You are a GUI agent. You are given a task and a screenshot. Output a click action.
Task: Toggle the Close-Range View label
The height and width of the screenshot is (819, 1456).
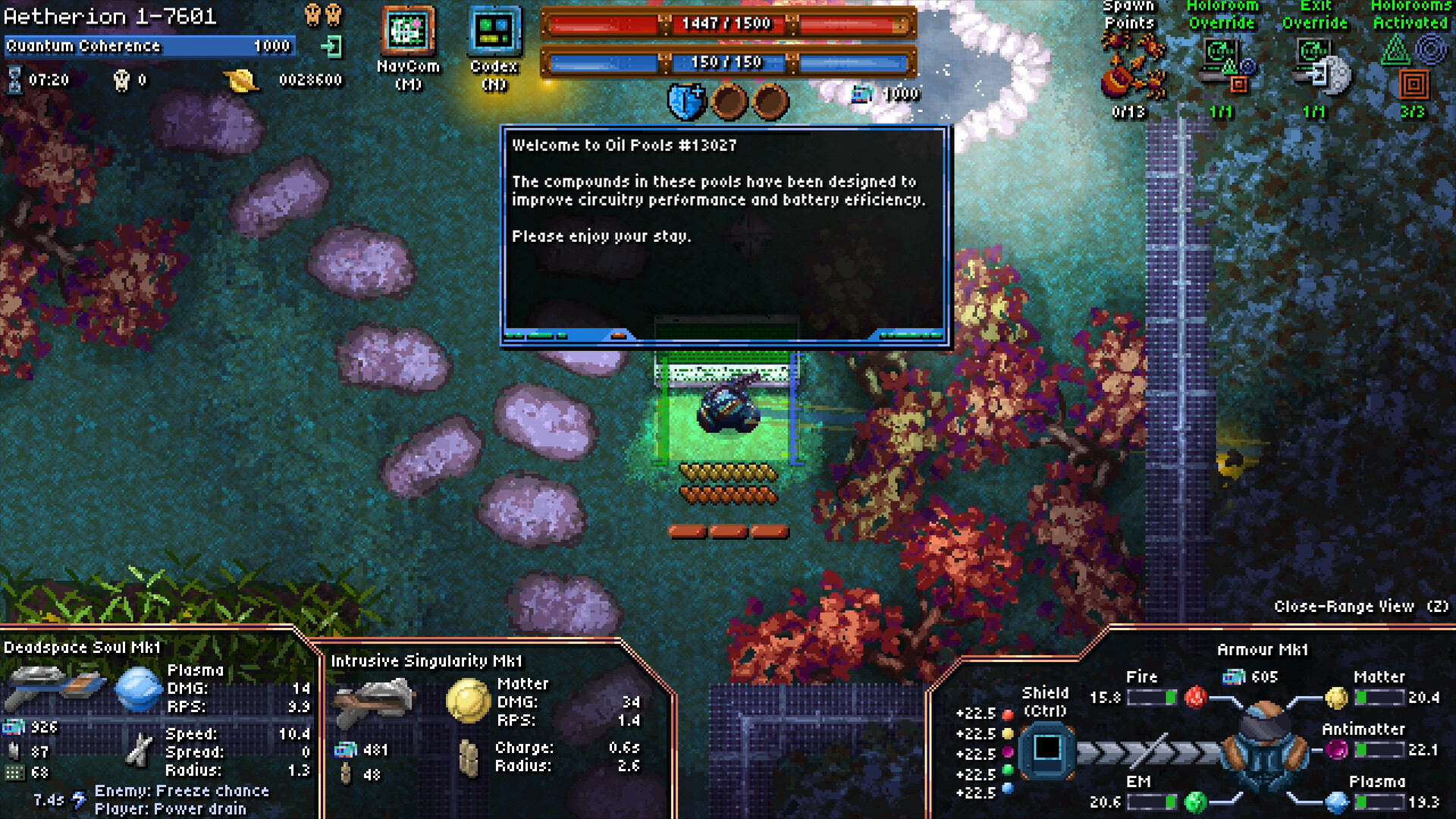click(x=1360, y=607)
